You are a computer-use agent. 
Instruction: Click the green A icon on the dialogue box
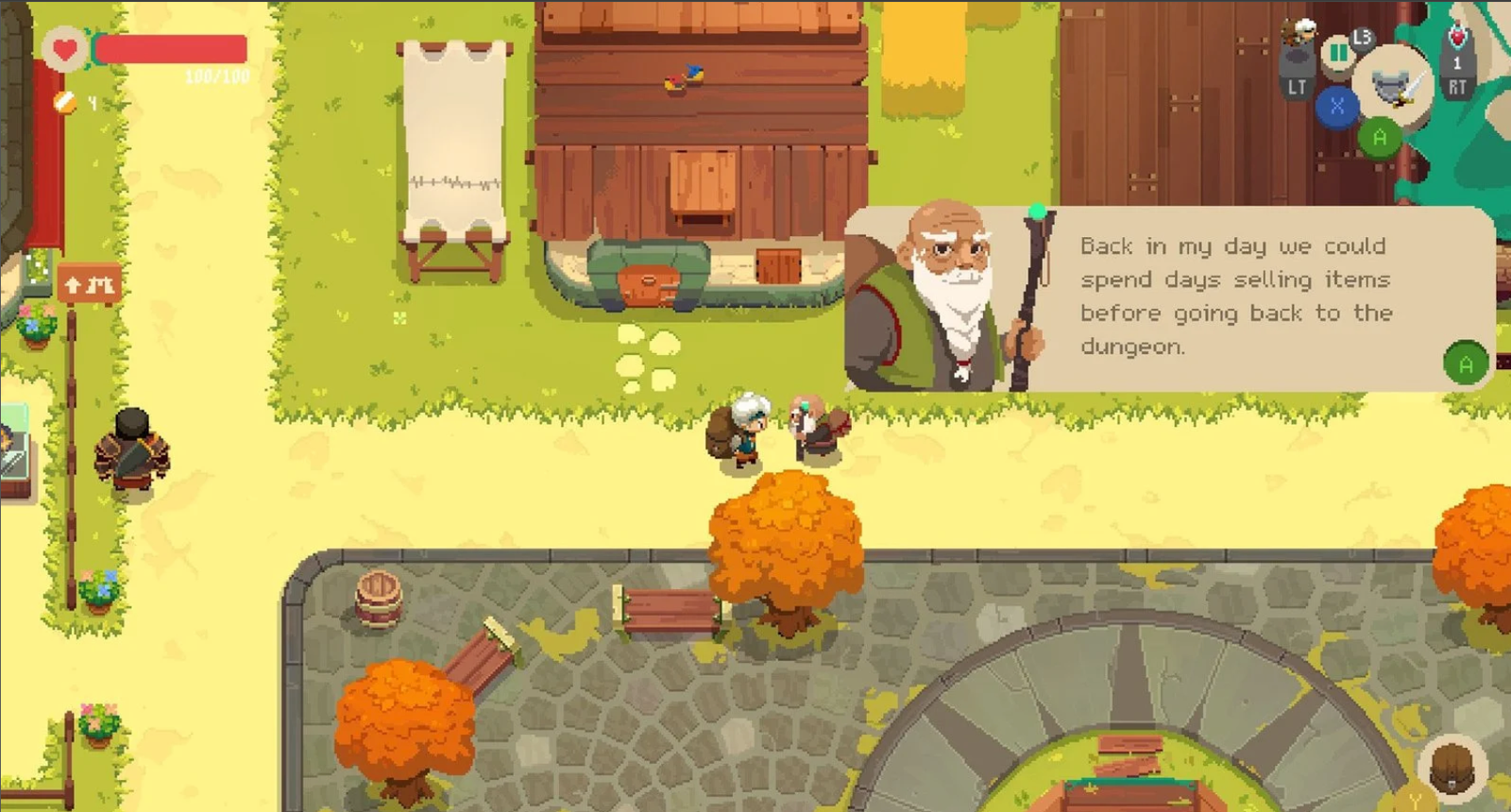tap(1466, 363)
